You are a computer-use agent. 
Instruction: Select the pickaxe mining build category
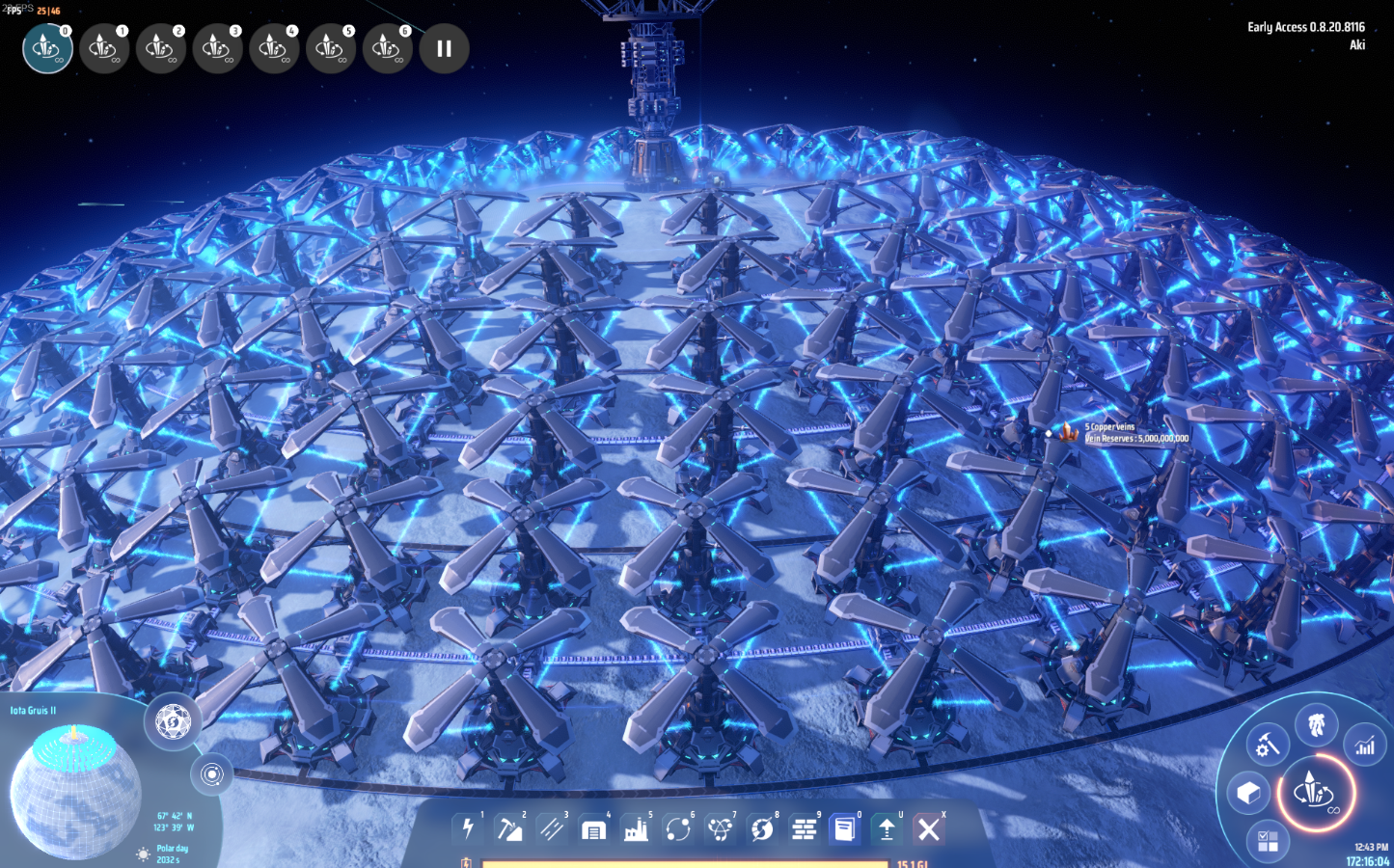[x=509, y=828]
